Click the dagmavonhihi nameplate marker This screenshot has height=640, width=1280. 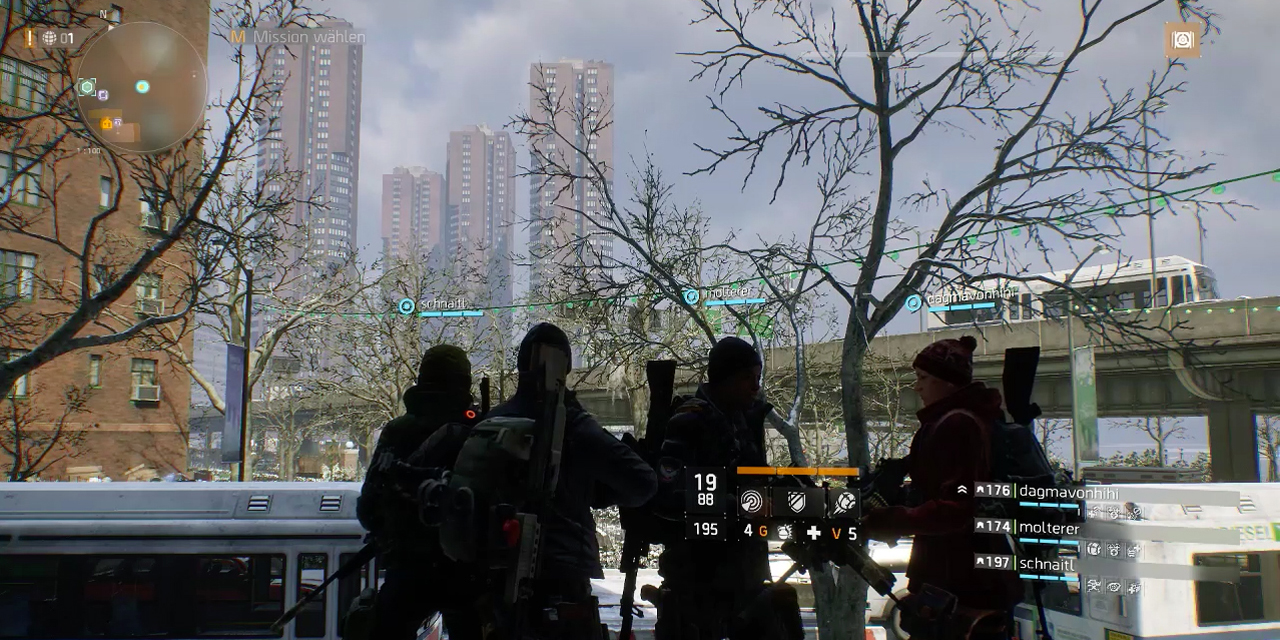913,302
